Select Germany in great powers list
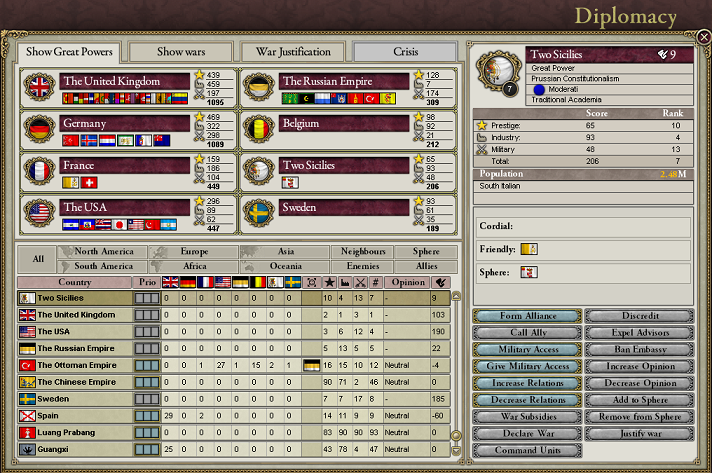Viewport: 712px width, 473px height. pos(125,122)
